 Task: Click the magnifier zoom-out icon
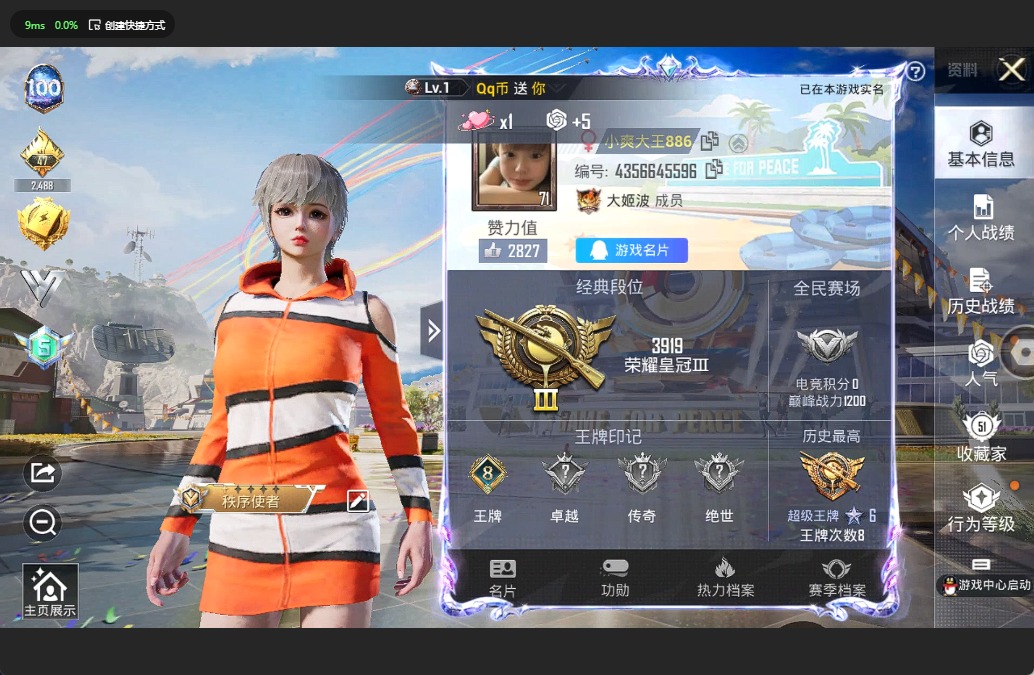(42, 521)
